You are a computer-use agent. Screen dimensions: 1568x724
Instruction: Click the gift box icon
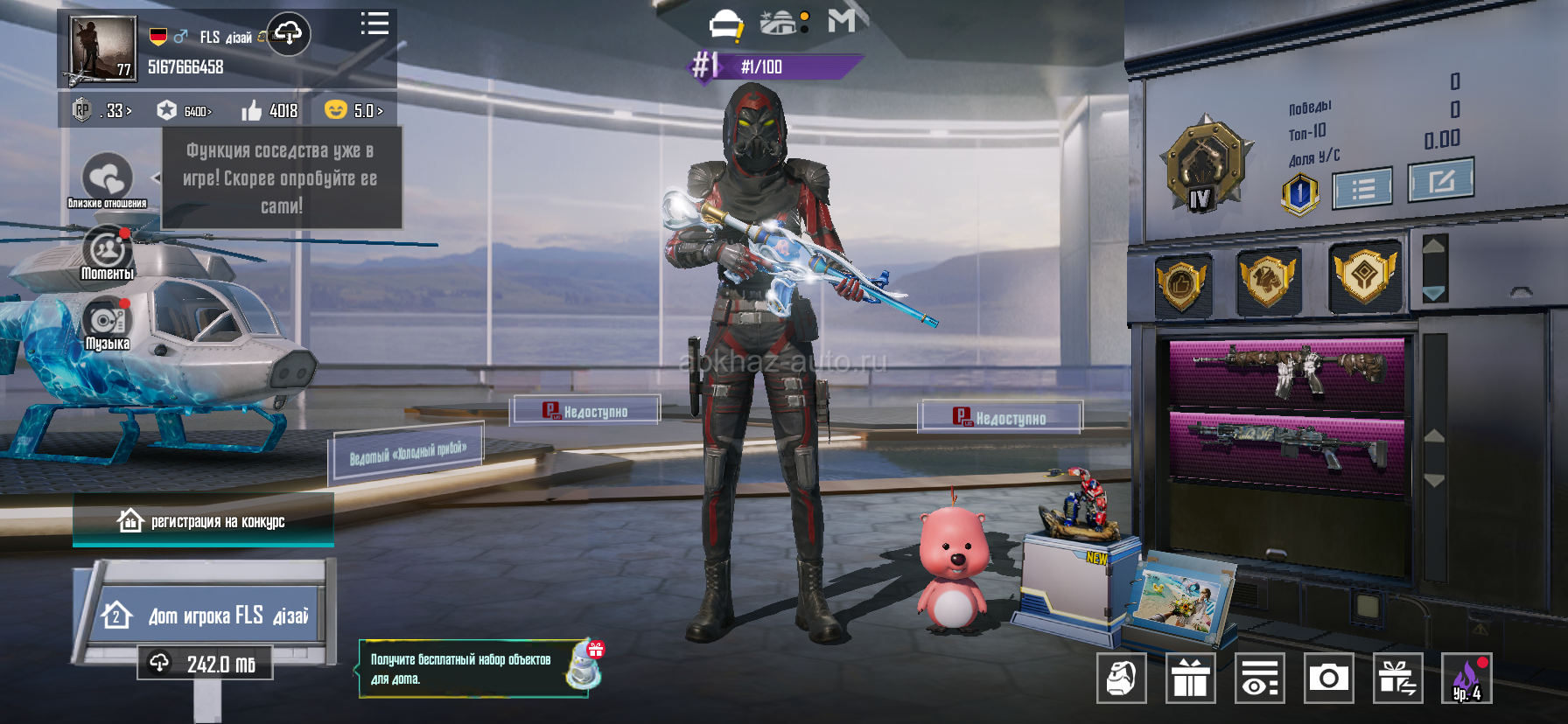[1190, 678]
